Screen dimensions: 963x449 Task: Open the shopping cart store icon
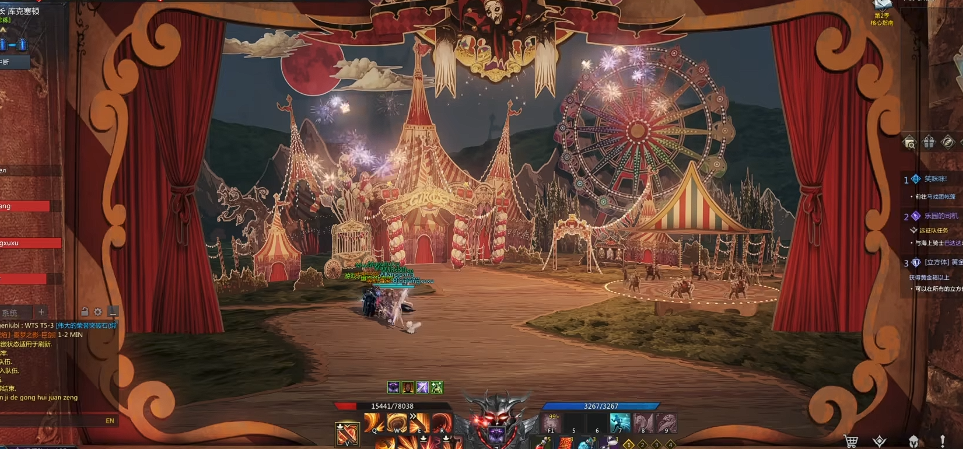click(852, 440)
